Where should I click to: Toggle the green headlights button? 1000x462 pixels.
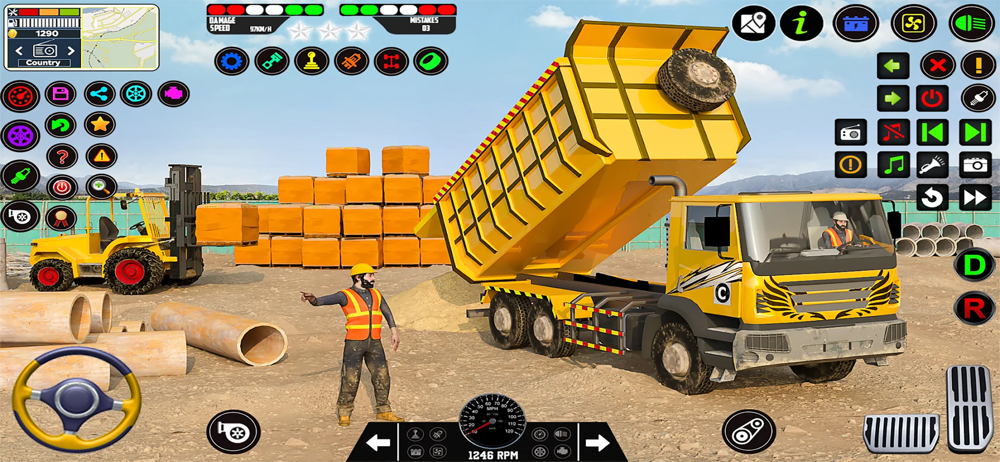pyautogui.click(x=970, y=23)
